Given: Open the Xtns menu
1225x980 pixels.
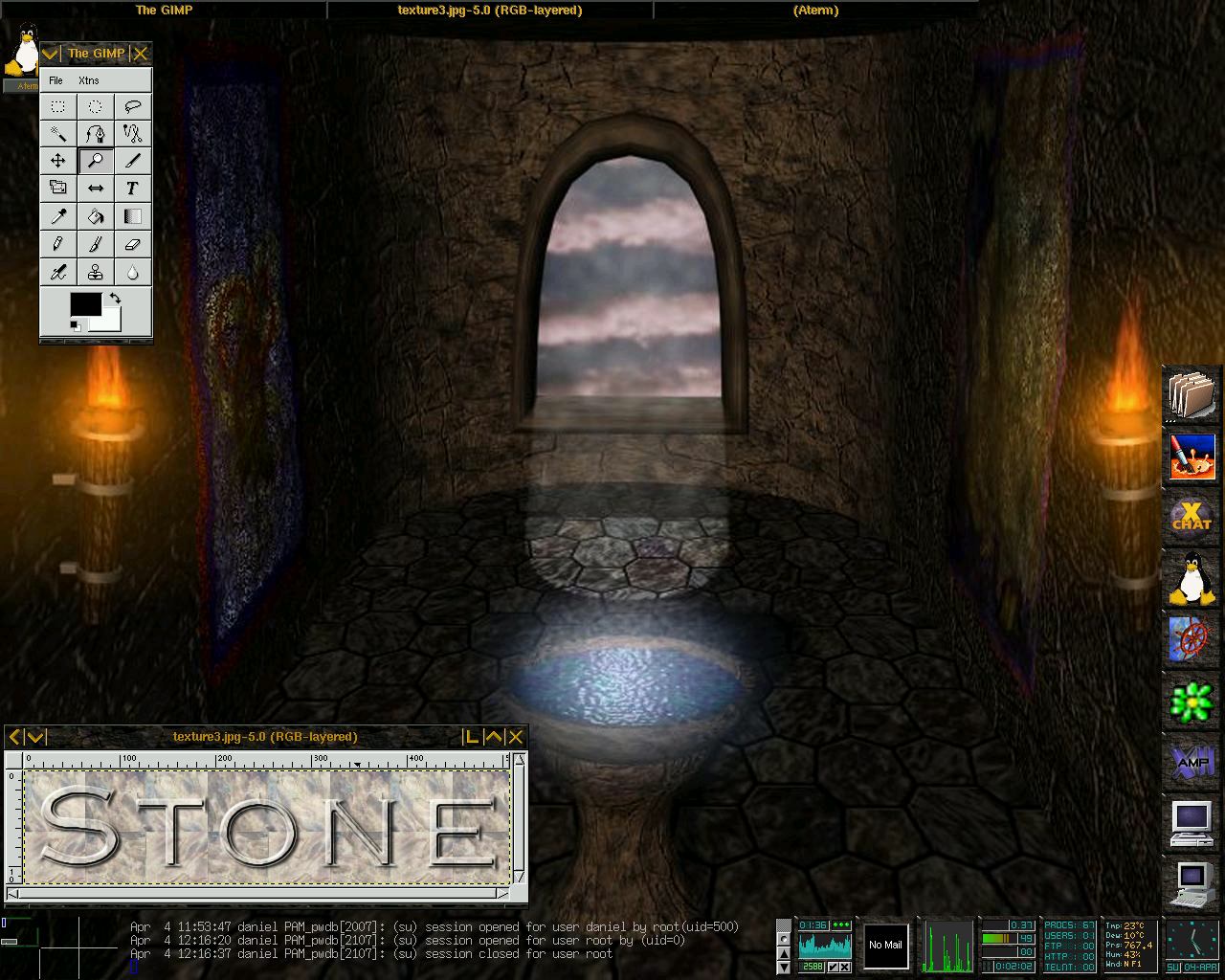Looking at the screenshot, I should click(89, 80).
